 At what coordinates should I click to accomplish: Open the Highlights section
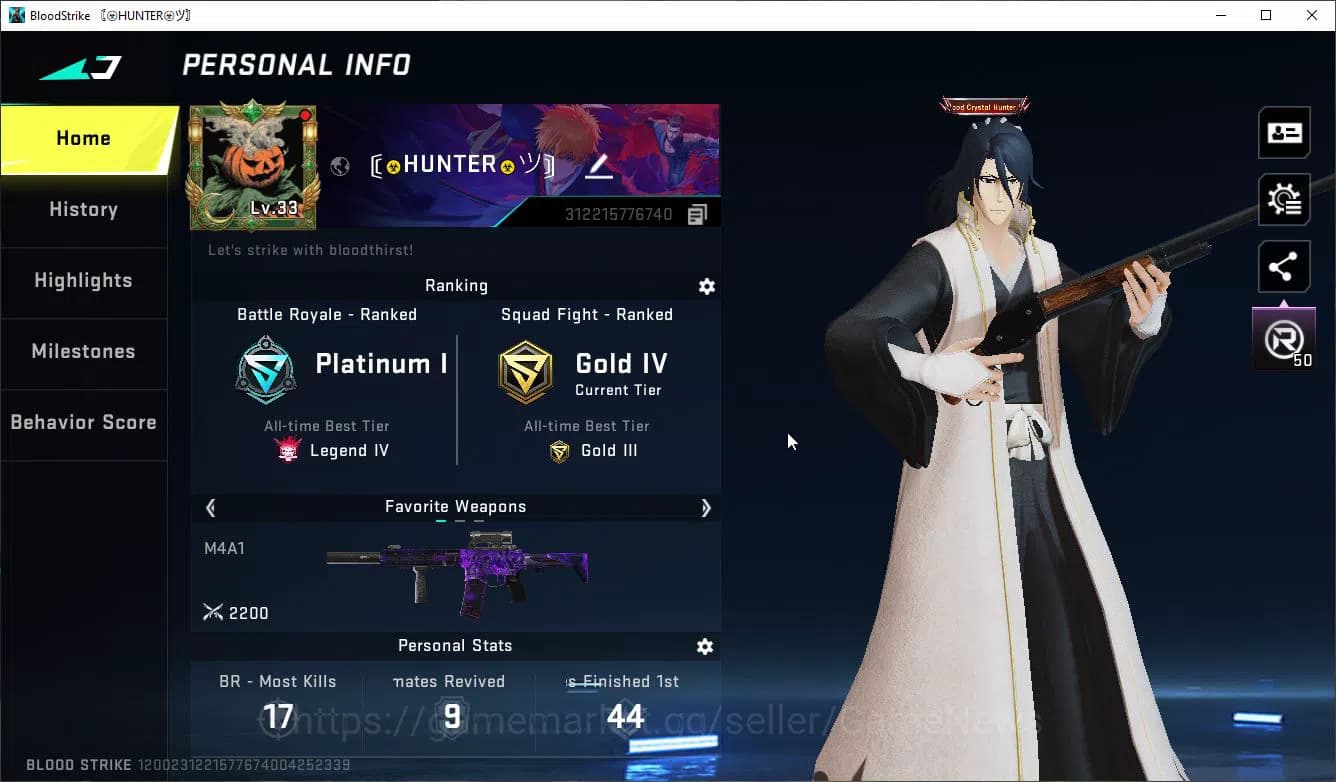point(83,281)
